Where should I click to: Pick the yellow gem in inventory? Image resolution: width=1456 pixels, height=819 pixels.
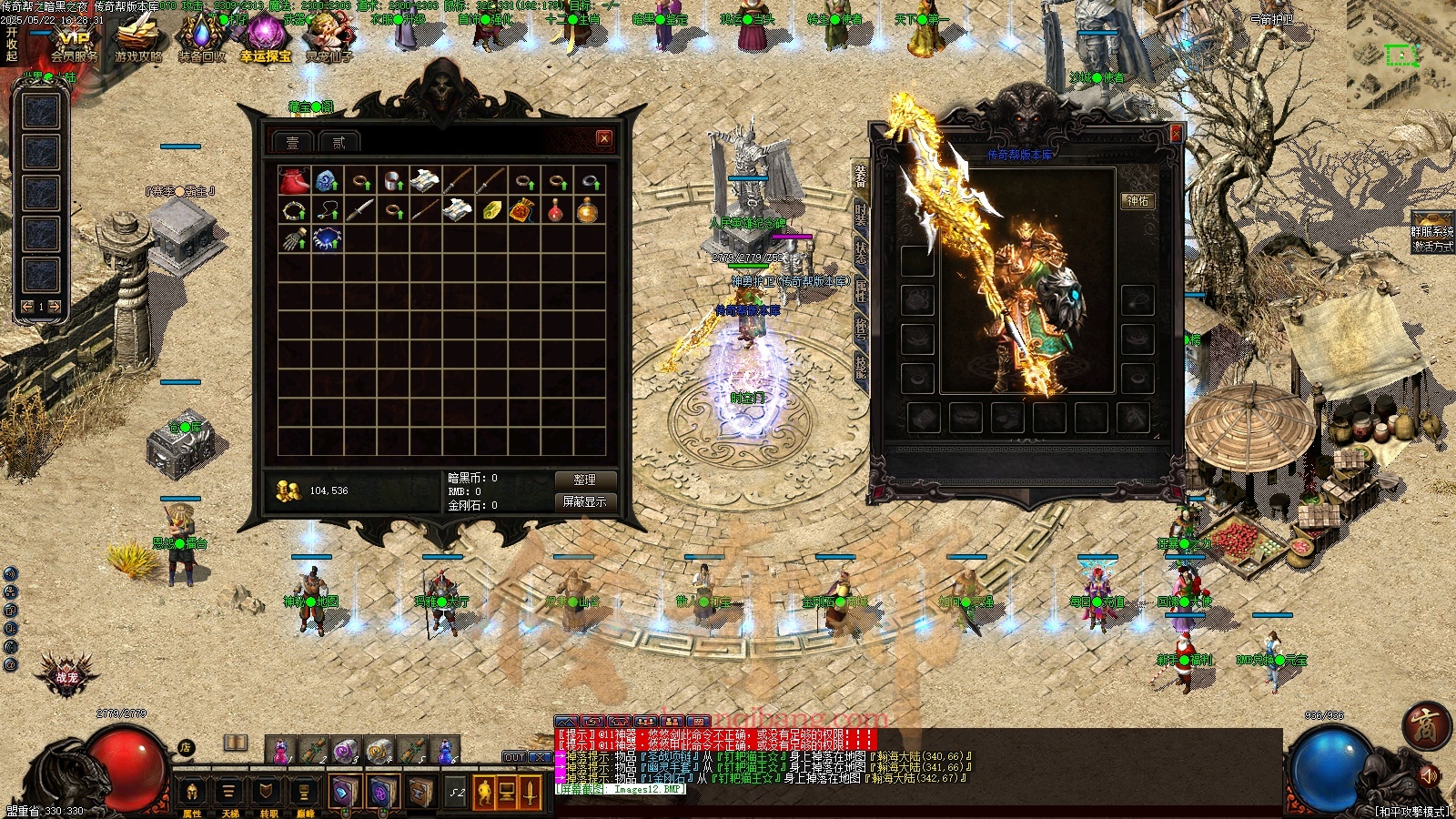(x=491, y=211)
